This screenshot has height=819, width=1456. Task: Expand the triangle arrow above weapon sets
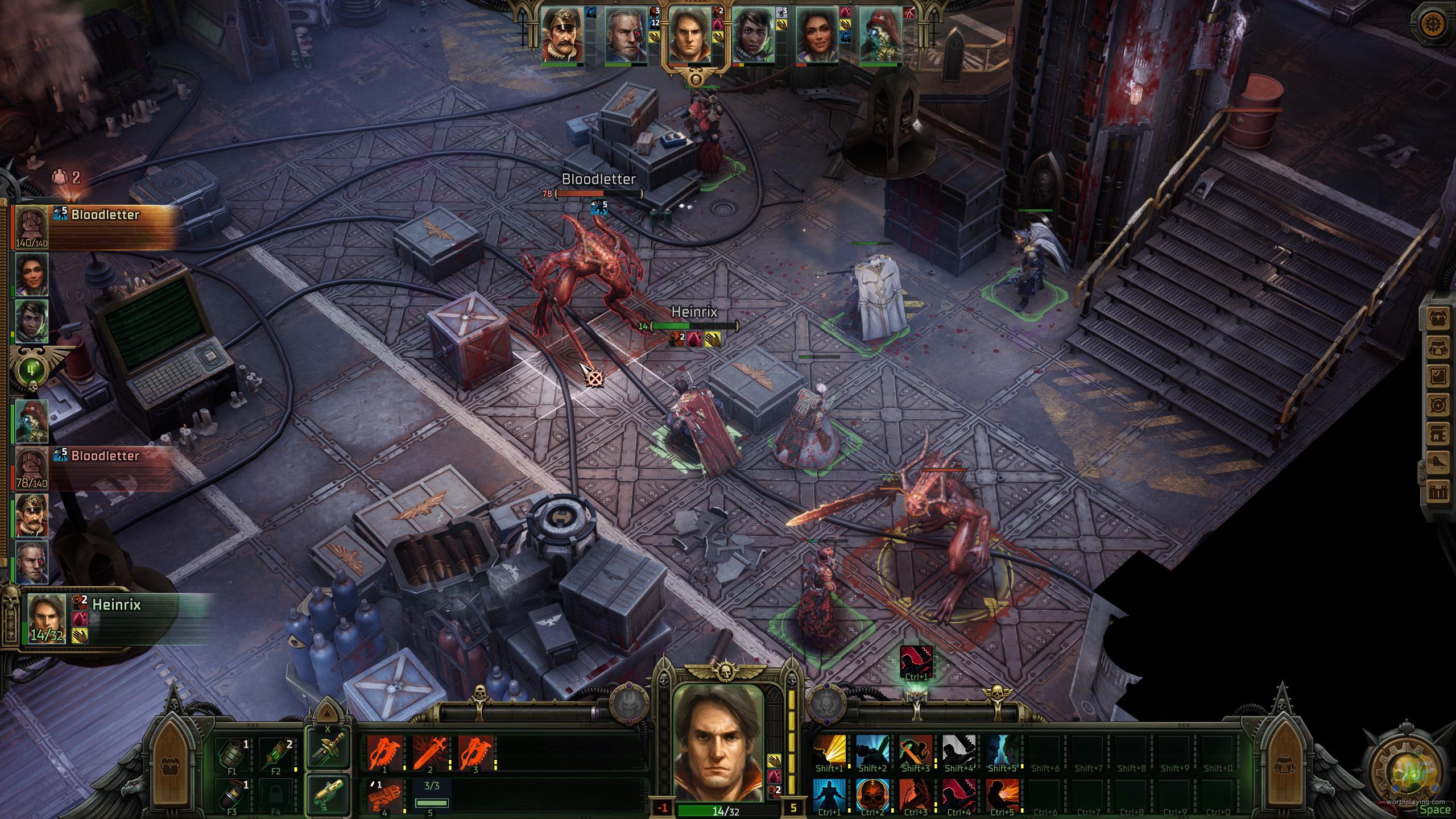click(327, 713)
